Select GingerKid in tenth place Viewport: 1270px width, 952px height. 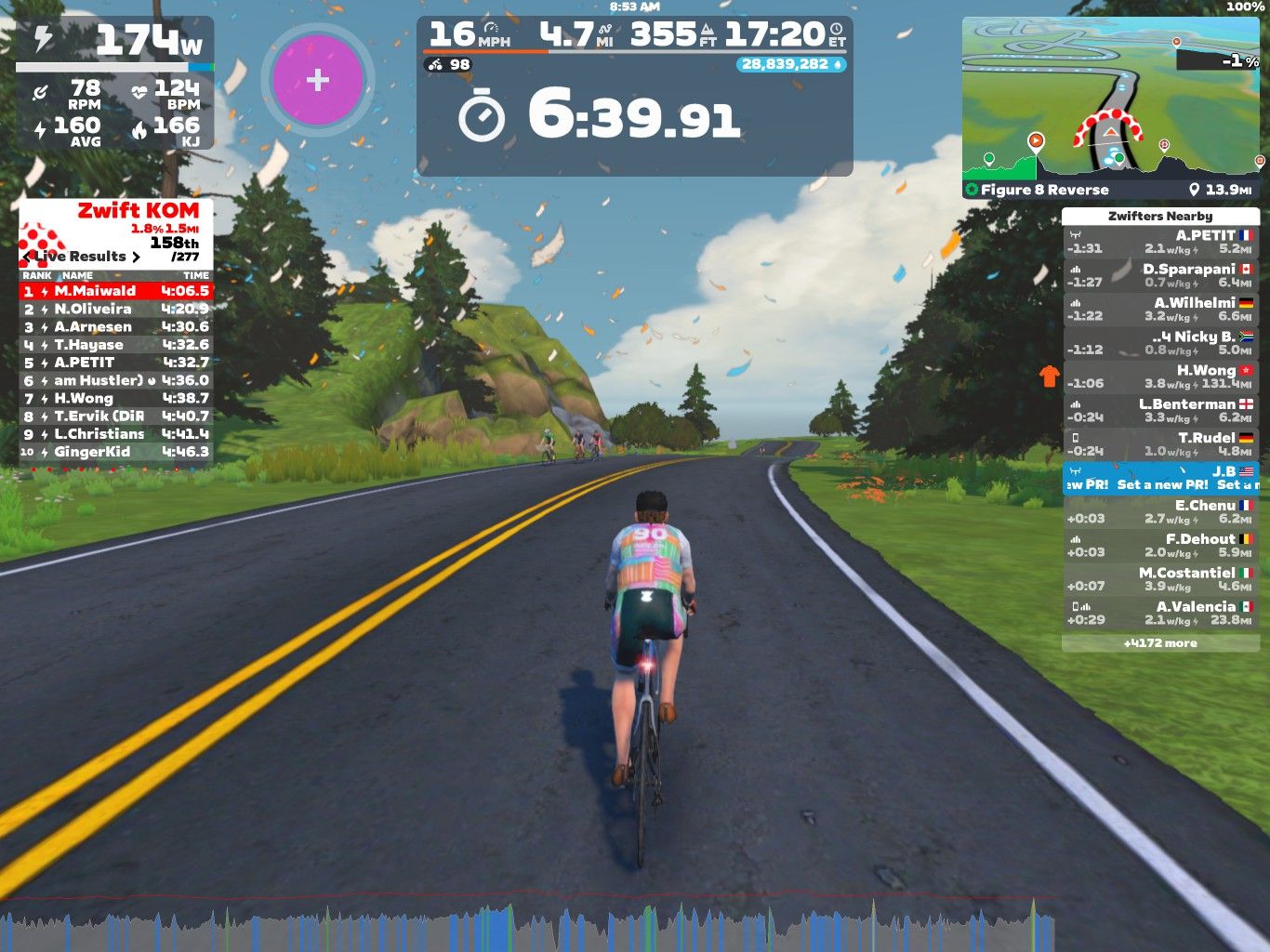tap(116, 452)
